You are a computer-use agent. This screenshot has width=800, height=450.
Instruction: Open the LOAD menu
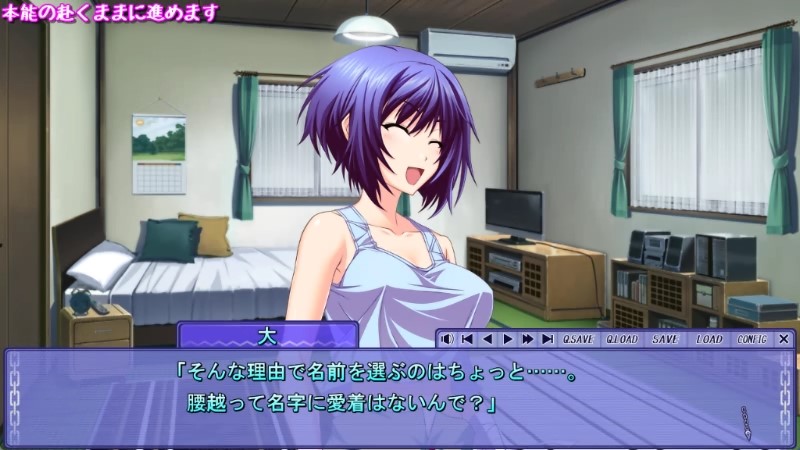[x=709, y=339]
